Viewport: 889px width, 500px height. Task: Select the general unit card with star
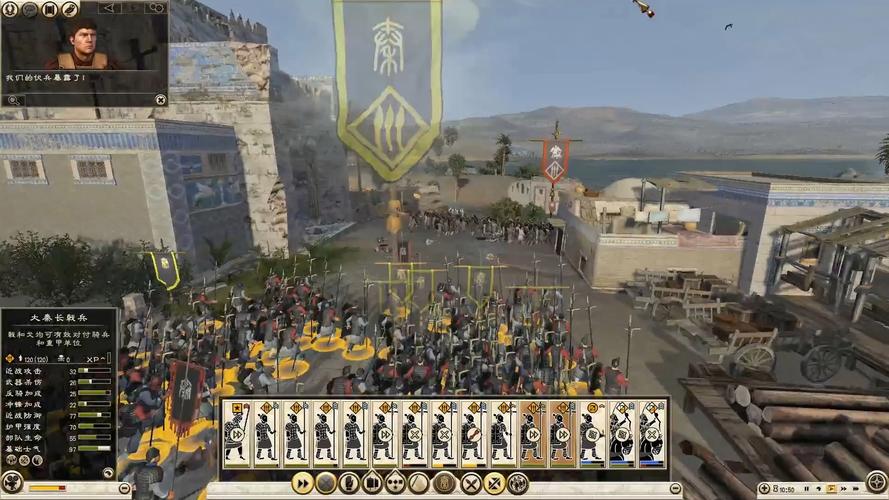pyautogui.click(x=236, y=434)
